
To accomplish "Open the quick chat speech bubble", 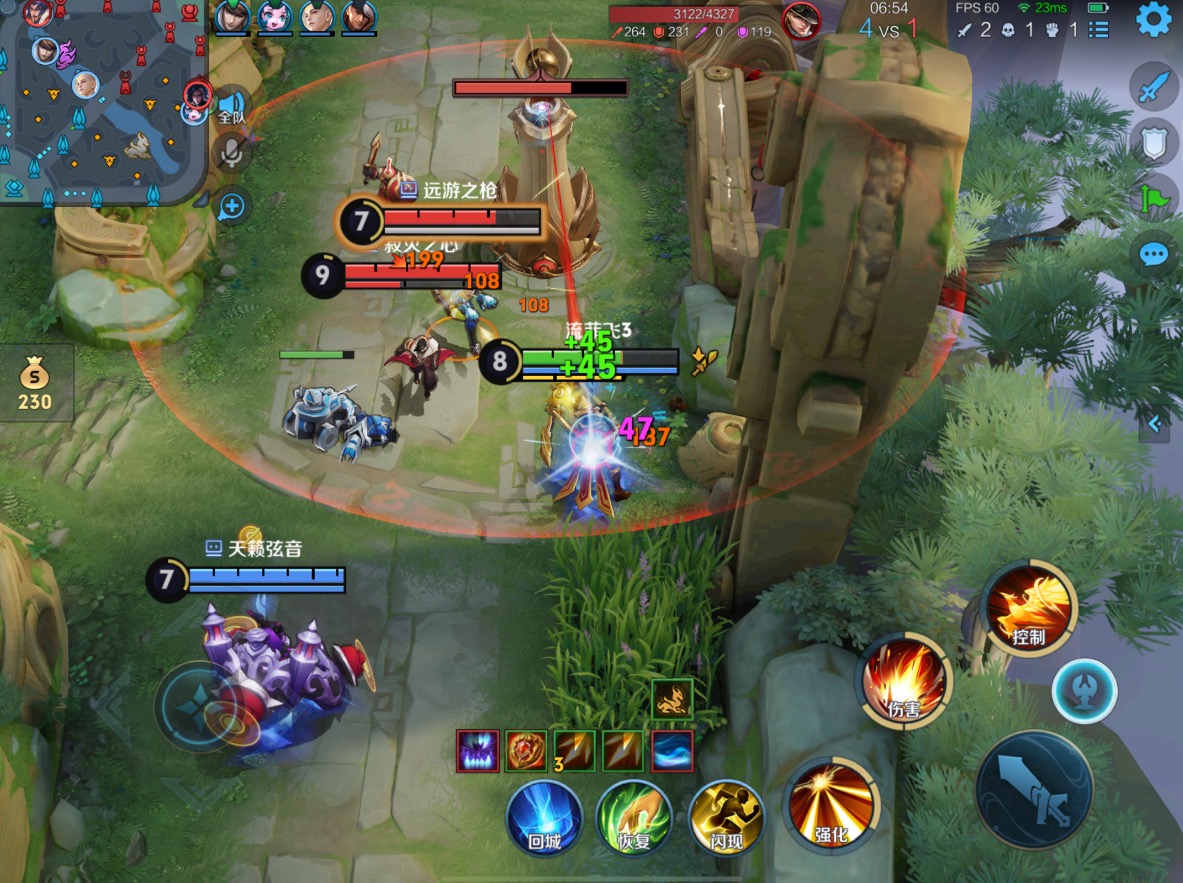I will click(x=1154, y=254).
